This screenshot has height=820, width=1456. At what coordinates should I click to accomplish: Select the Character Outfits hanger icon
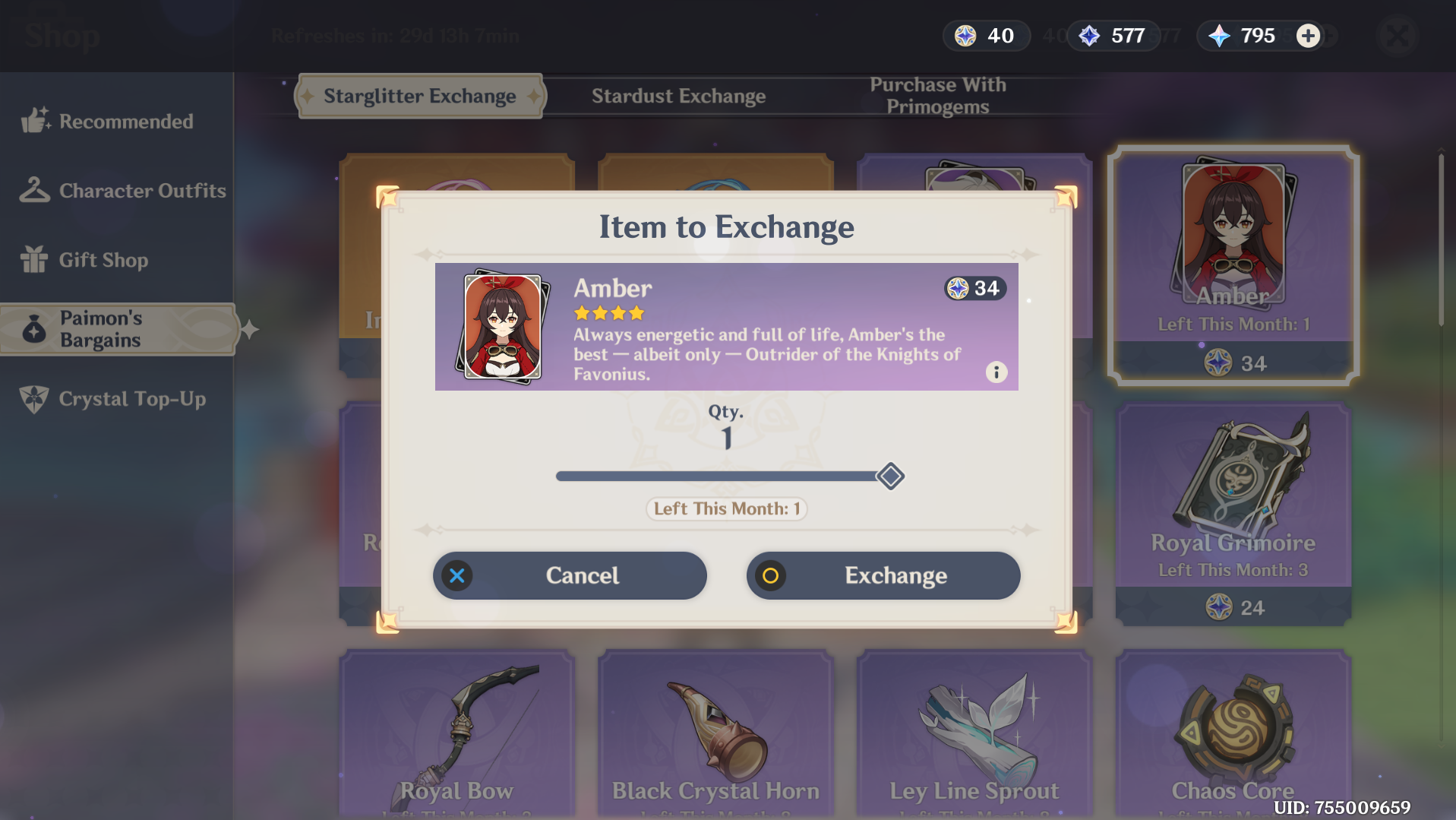(x=33, y=190)
